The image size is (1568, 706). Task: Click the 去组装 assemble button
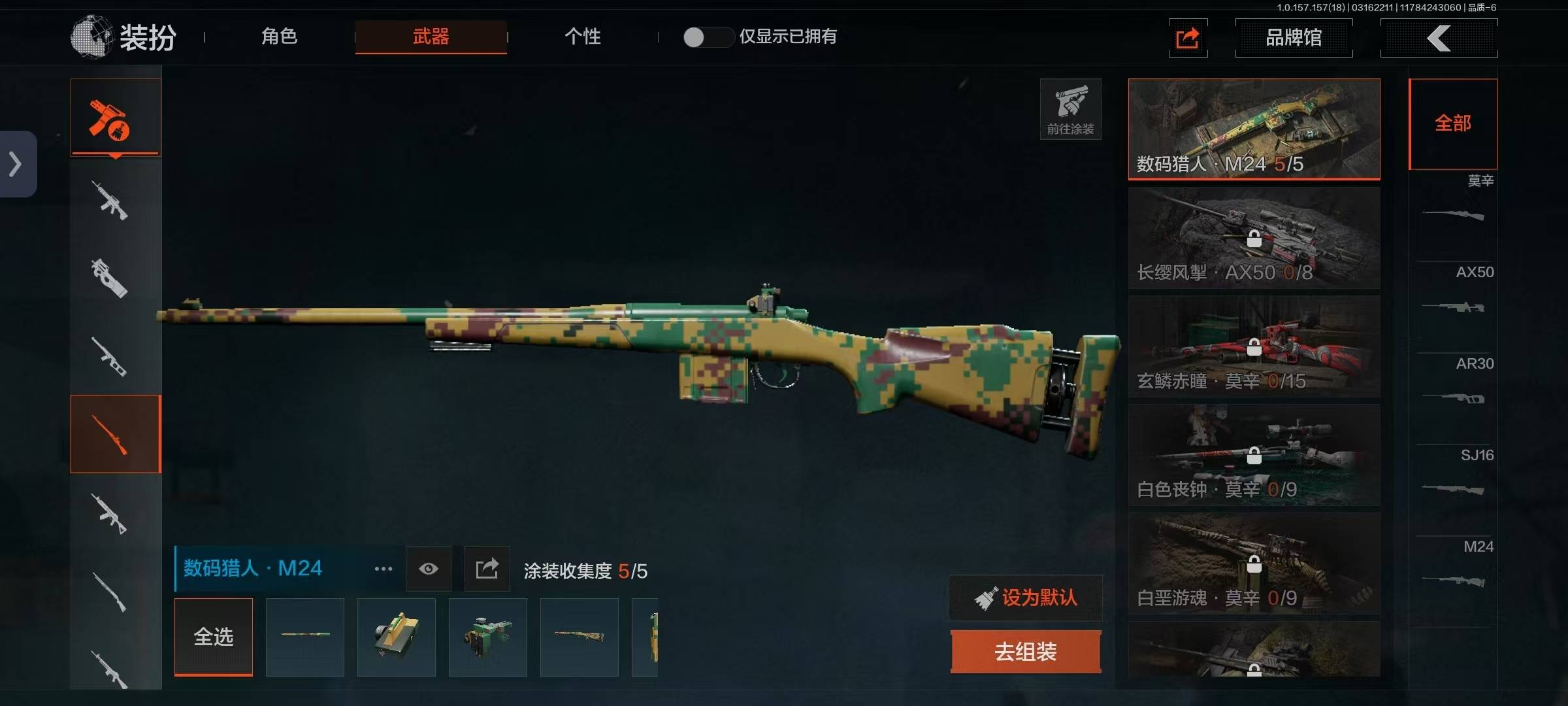click(x=1025, y=652)
